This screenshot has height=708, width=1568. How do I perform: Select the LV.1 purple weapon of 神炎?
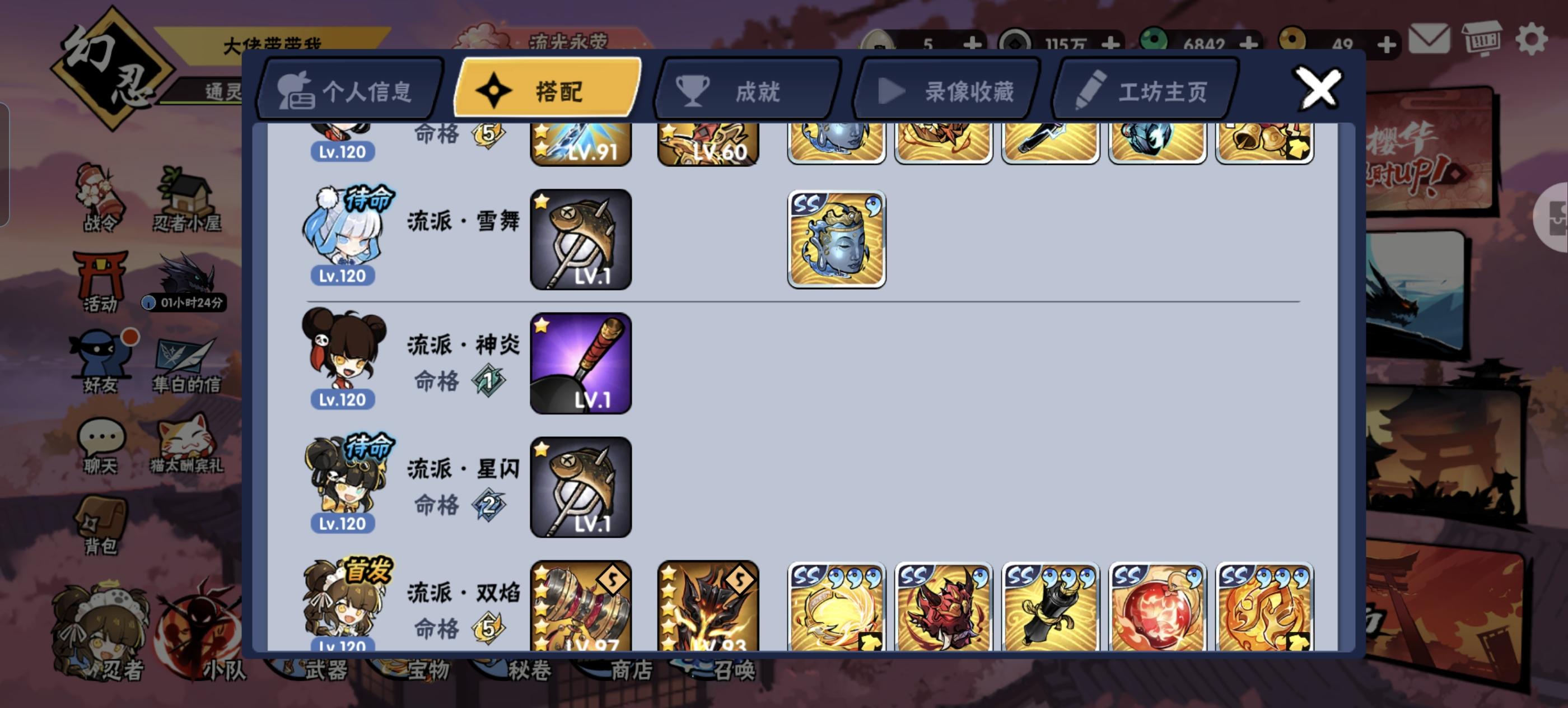pos(580,364)
